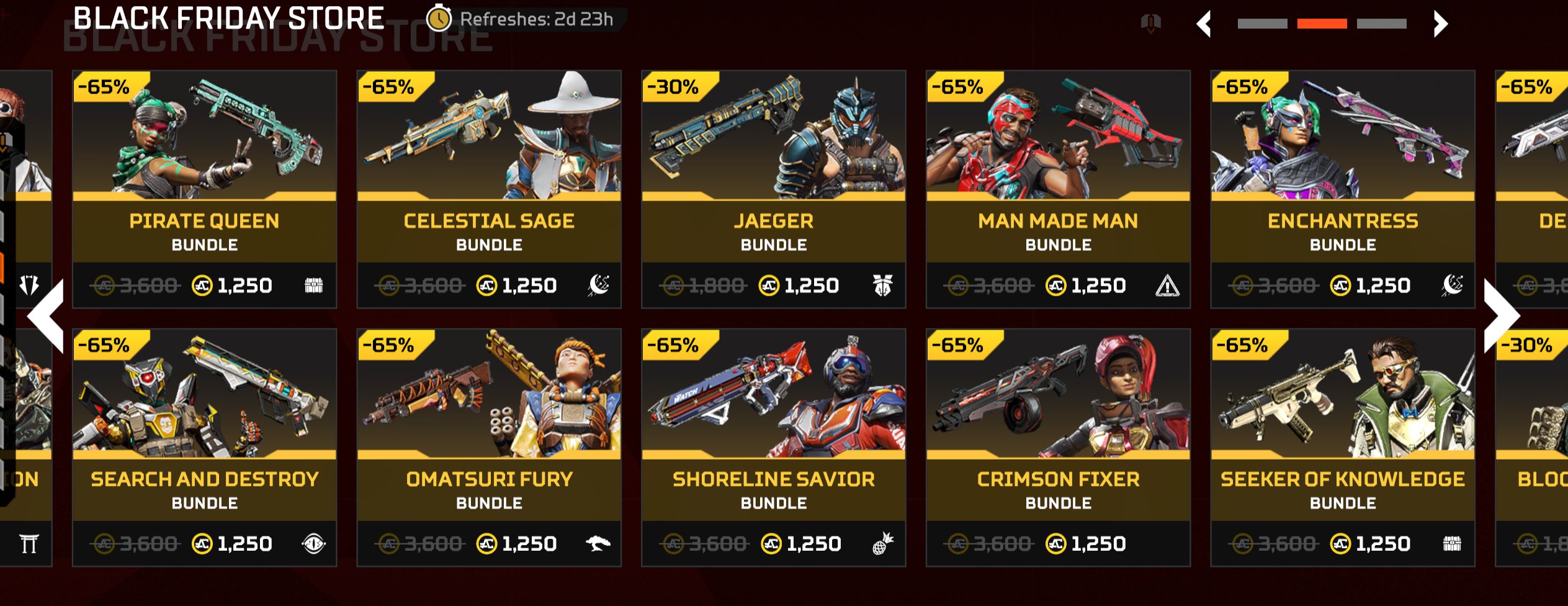Screen dimensions: 1568x606
Task: Select the Celestial Sage bundle
Action: tap(489, 189)
